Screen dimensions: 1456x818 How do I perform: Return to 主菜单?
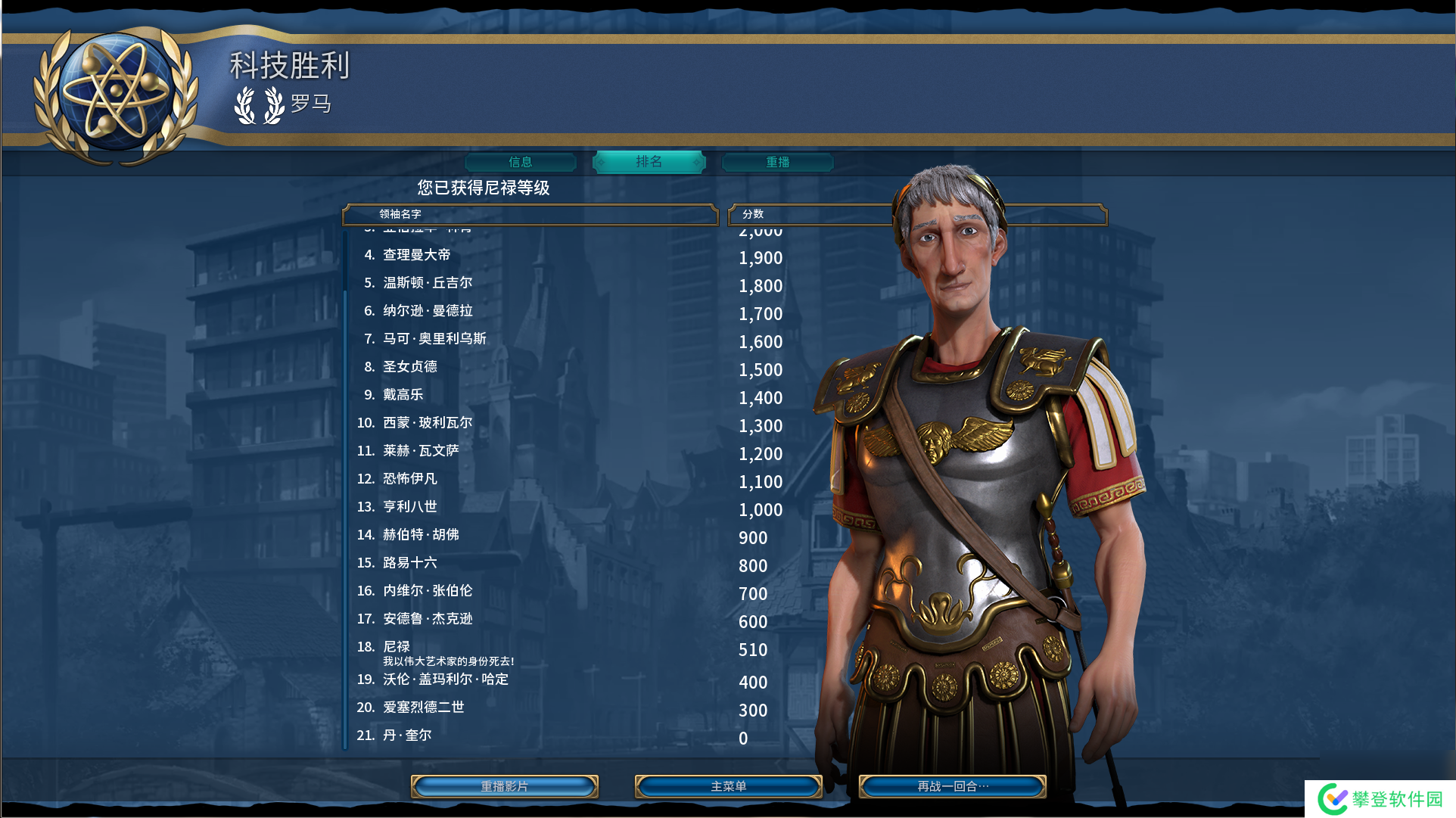click(x=729, y=786)
